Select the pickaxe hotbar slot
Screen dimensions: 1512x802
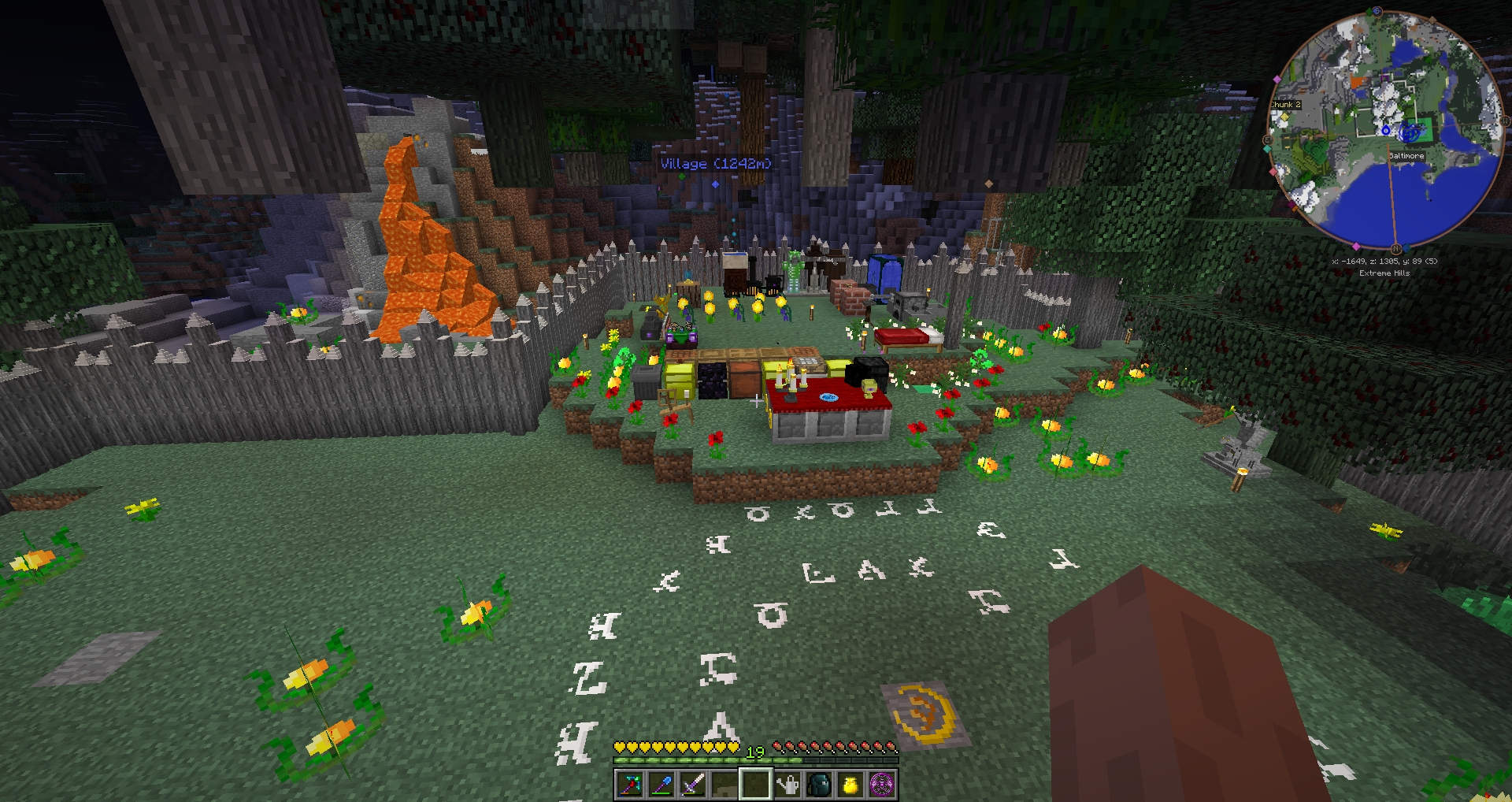click(x=630, y=785)
